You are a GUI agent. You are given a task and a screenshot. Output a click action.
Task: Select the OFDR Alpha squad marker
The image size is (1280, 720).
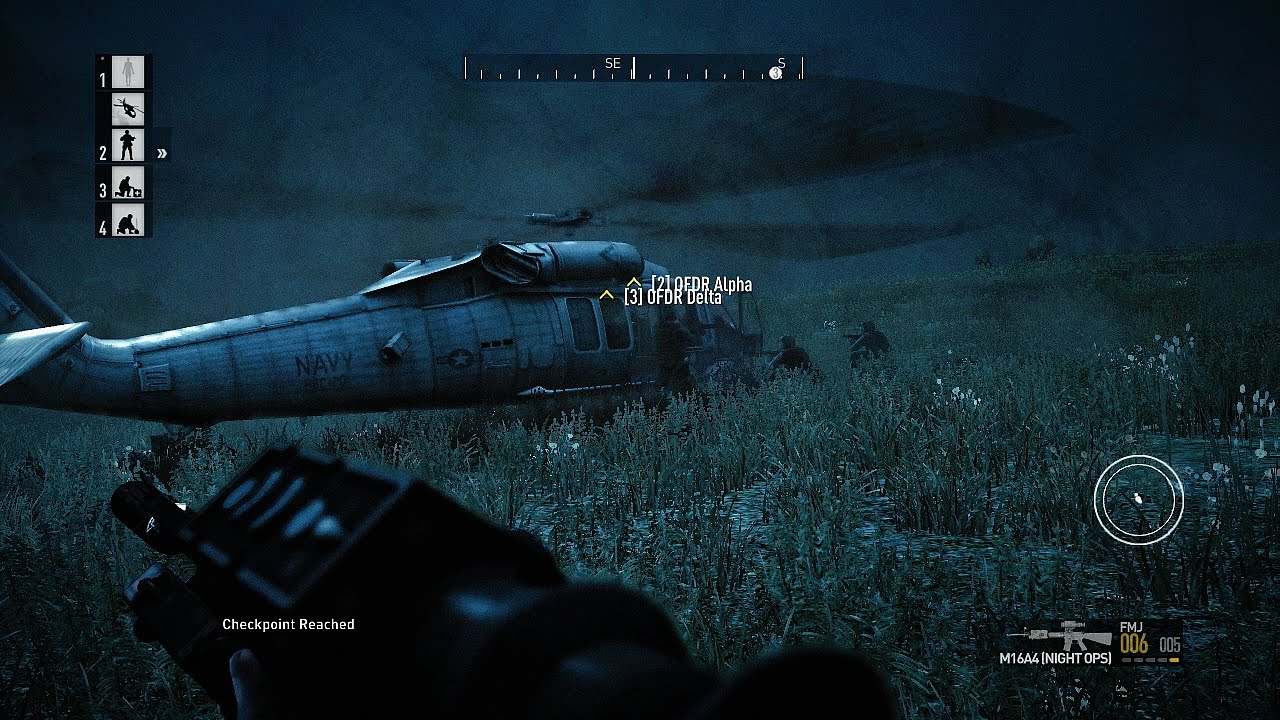point(634,283)
